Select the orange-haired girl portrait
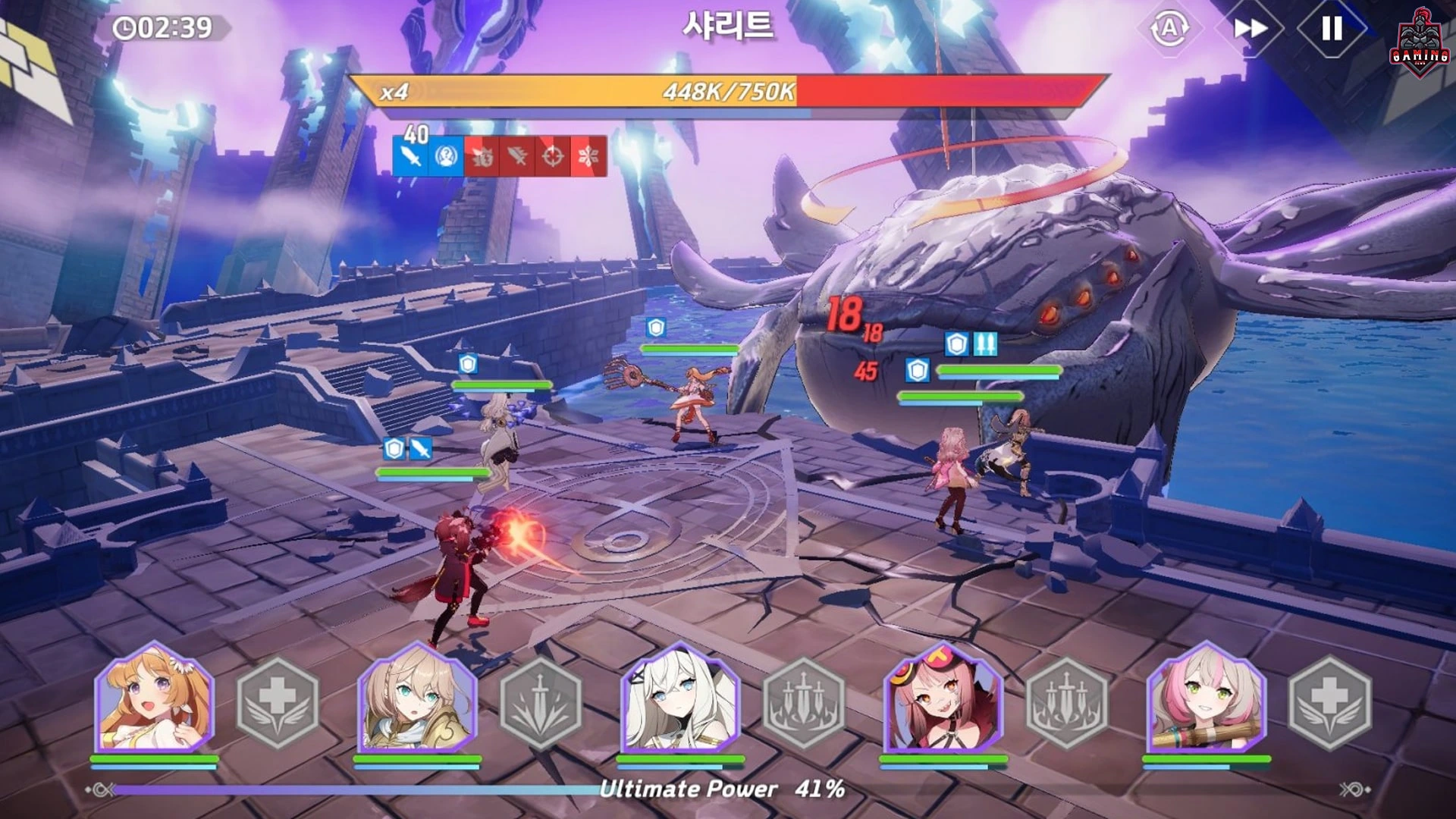This screenshot has height=819, width=1456. (x=155, y=699)
